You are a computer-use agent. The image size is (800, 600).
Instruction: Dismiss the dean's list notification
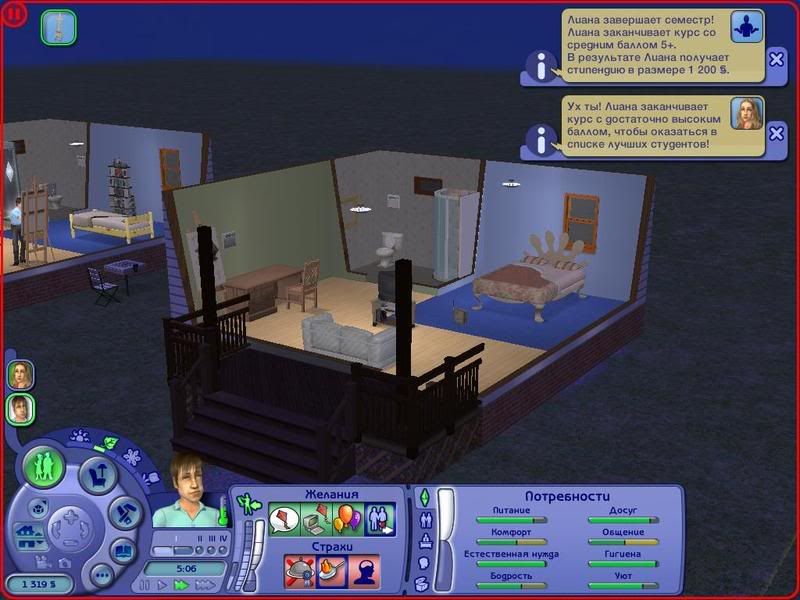click(x=777, y=133)
